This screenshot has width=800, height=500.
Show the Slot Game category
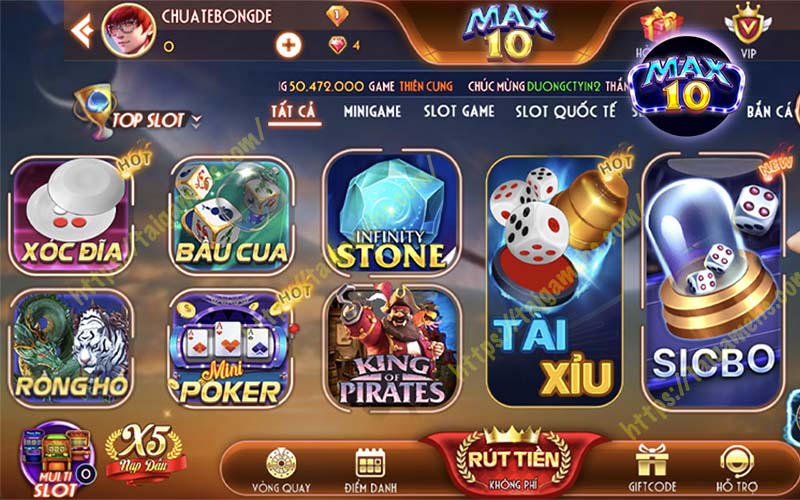pos(459,111)
